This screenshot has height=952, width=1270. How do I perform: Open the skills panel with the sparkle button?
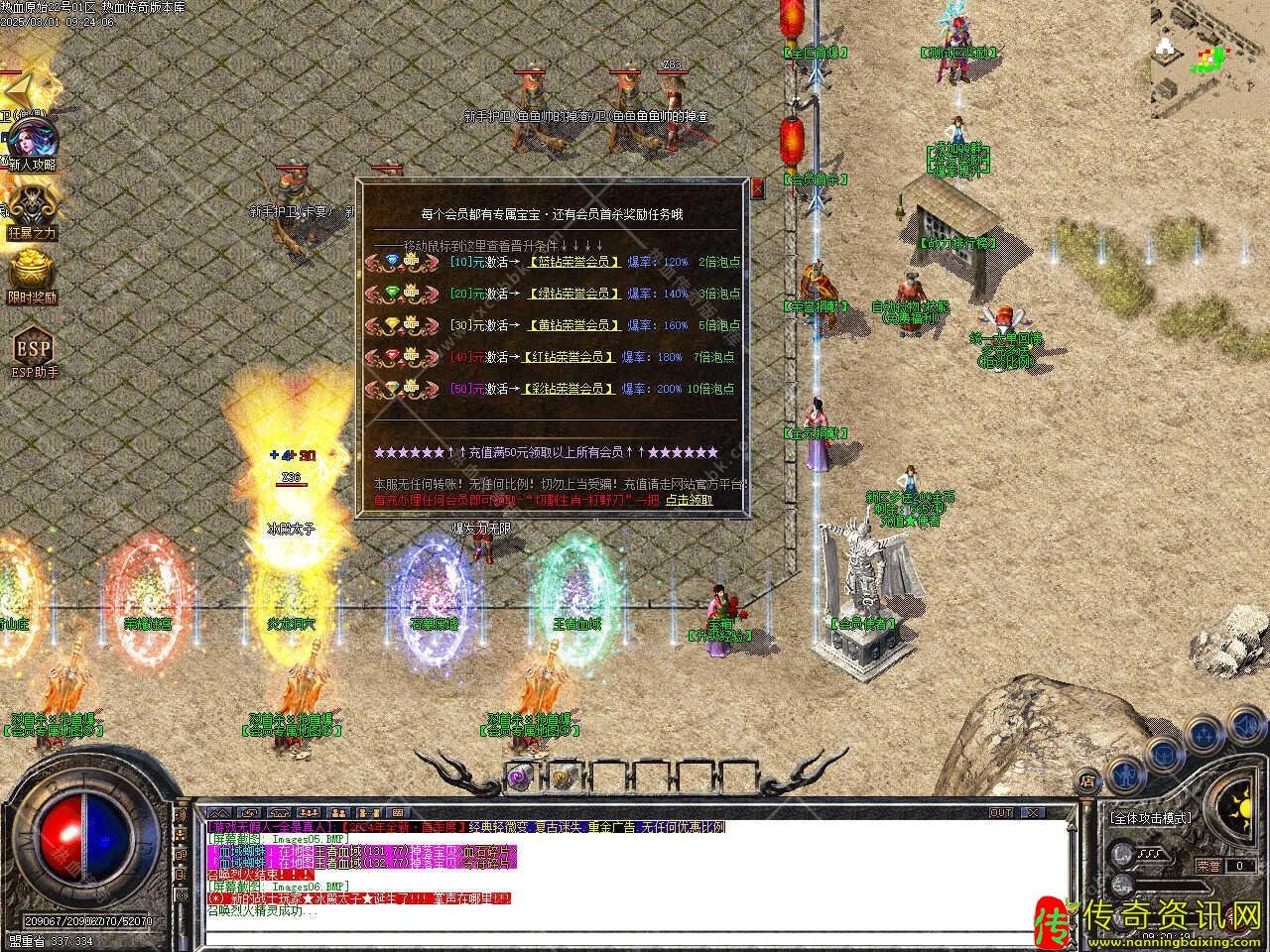pos(1204,735)
